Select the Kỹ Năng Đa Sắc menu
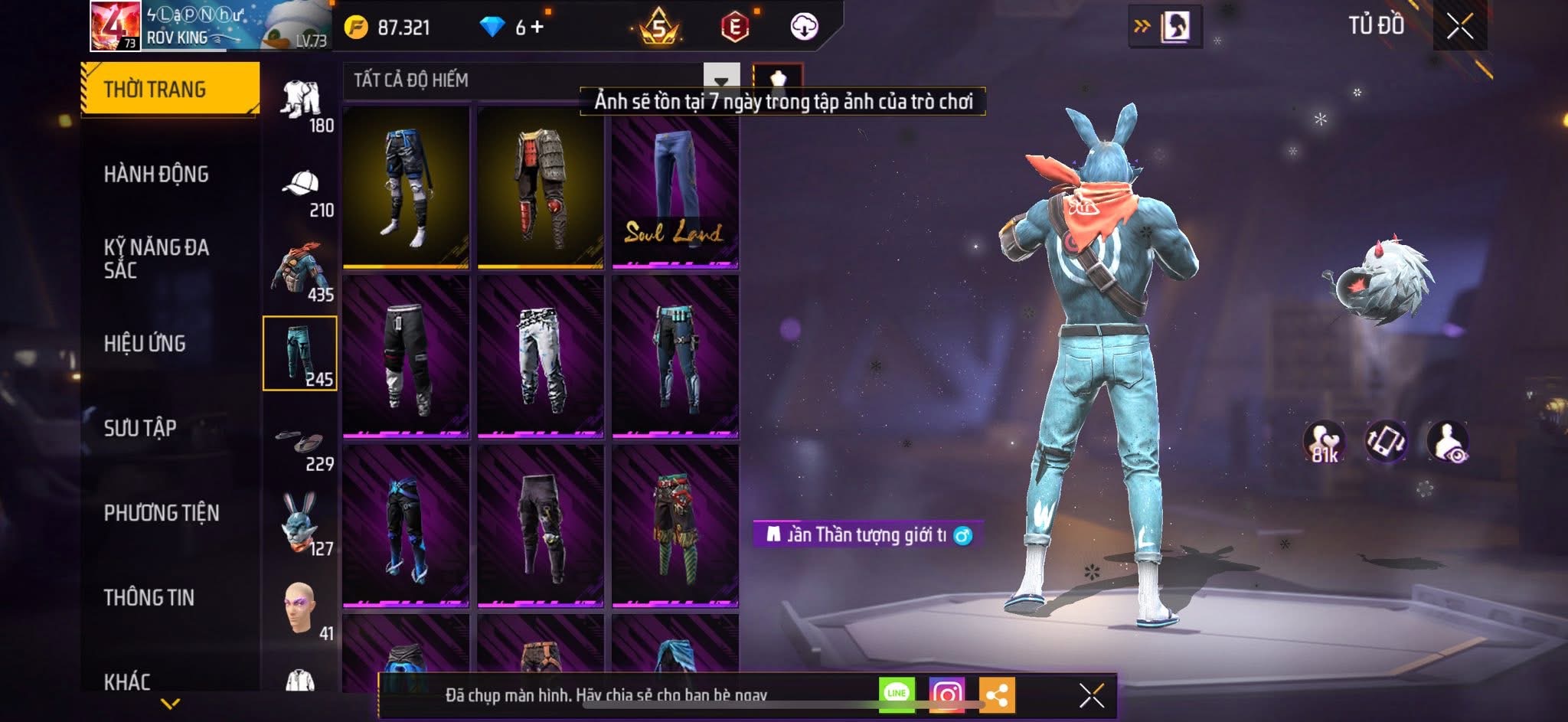Viewport: 1568px width, 722px height. tap(156, 259)
